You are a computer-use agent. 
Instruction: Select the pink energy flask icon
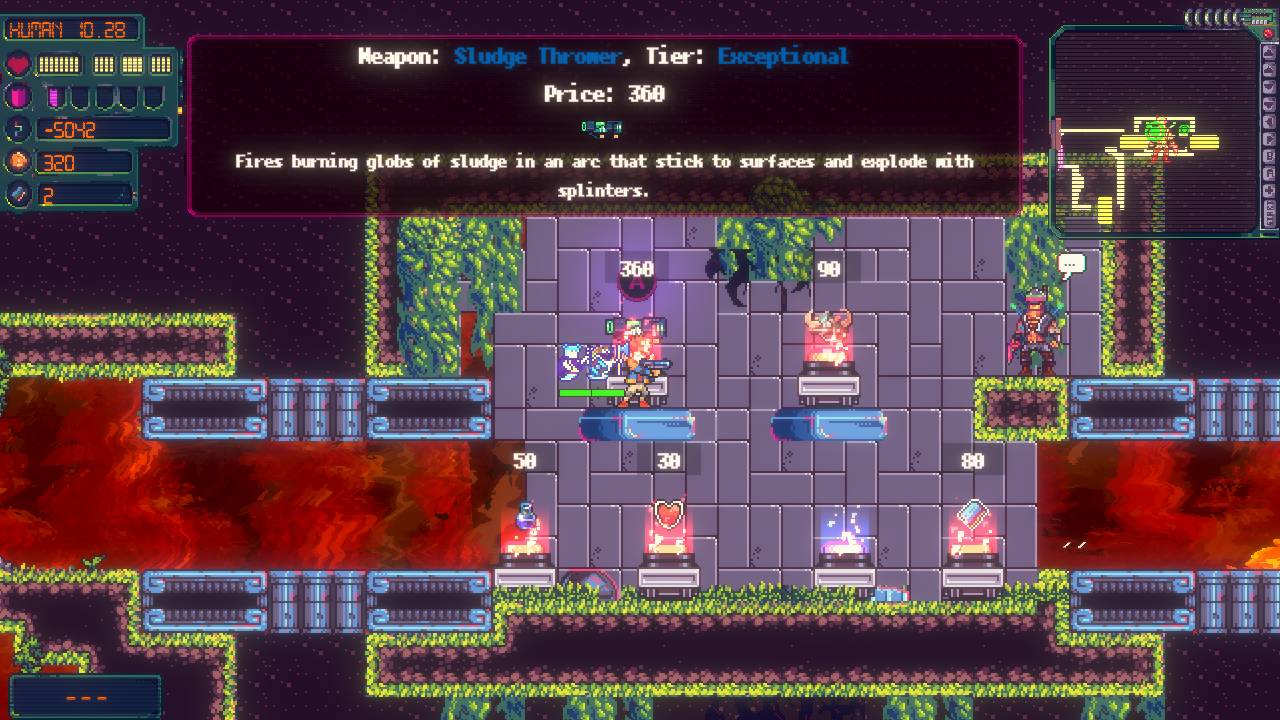[x=19, y=97]
